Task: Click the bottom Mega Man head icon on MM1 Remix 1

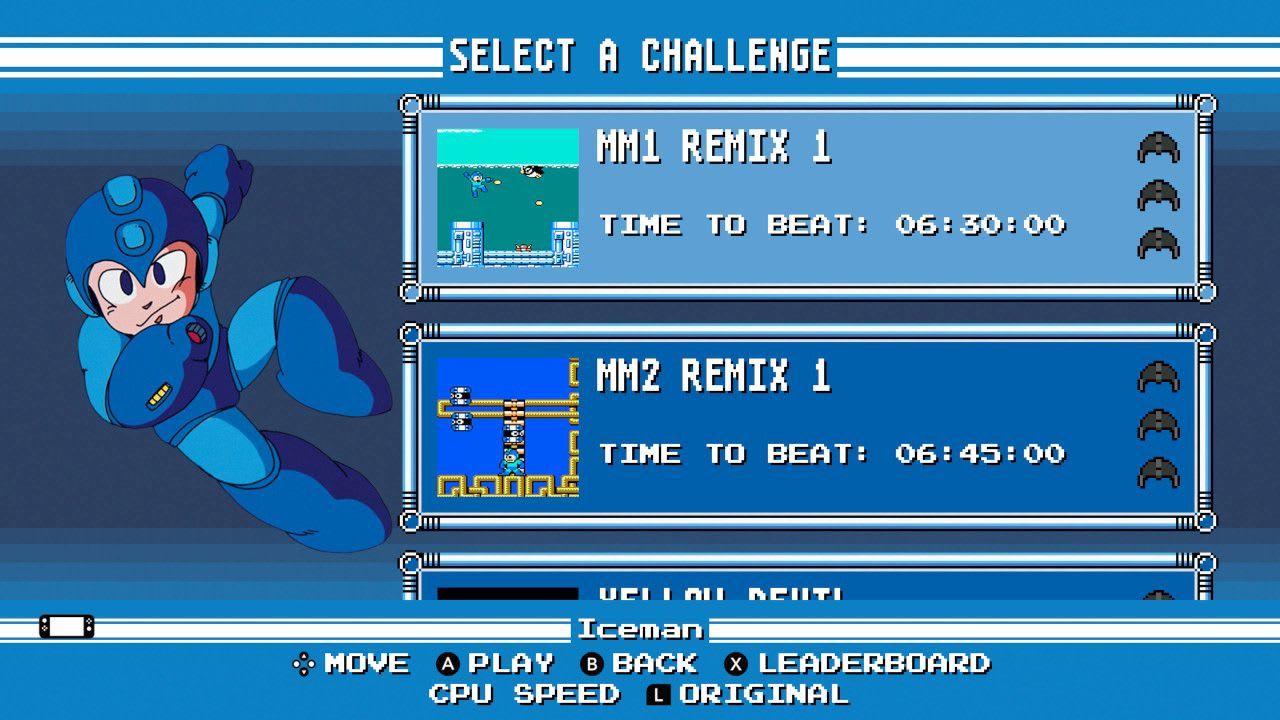Action: coord(1163,242)
